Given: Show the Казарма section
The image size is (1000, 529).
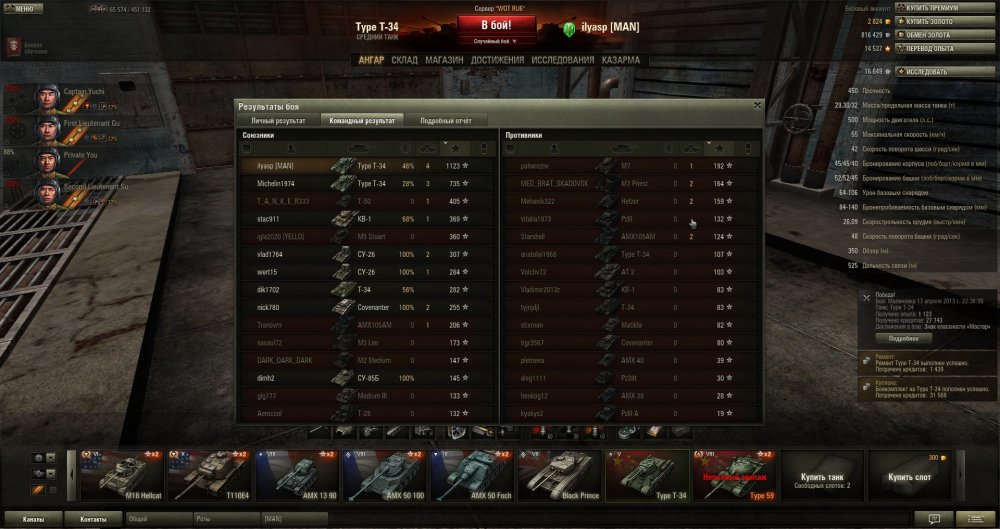Looking at the screenshot, I should (x=622, y=60).
